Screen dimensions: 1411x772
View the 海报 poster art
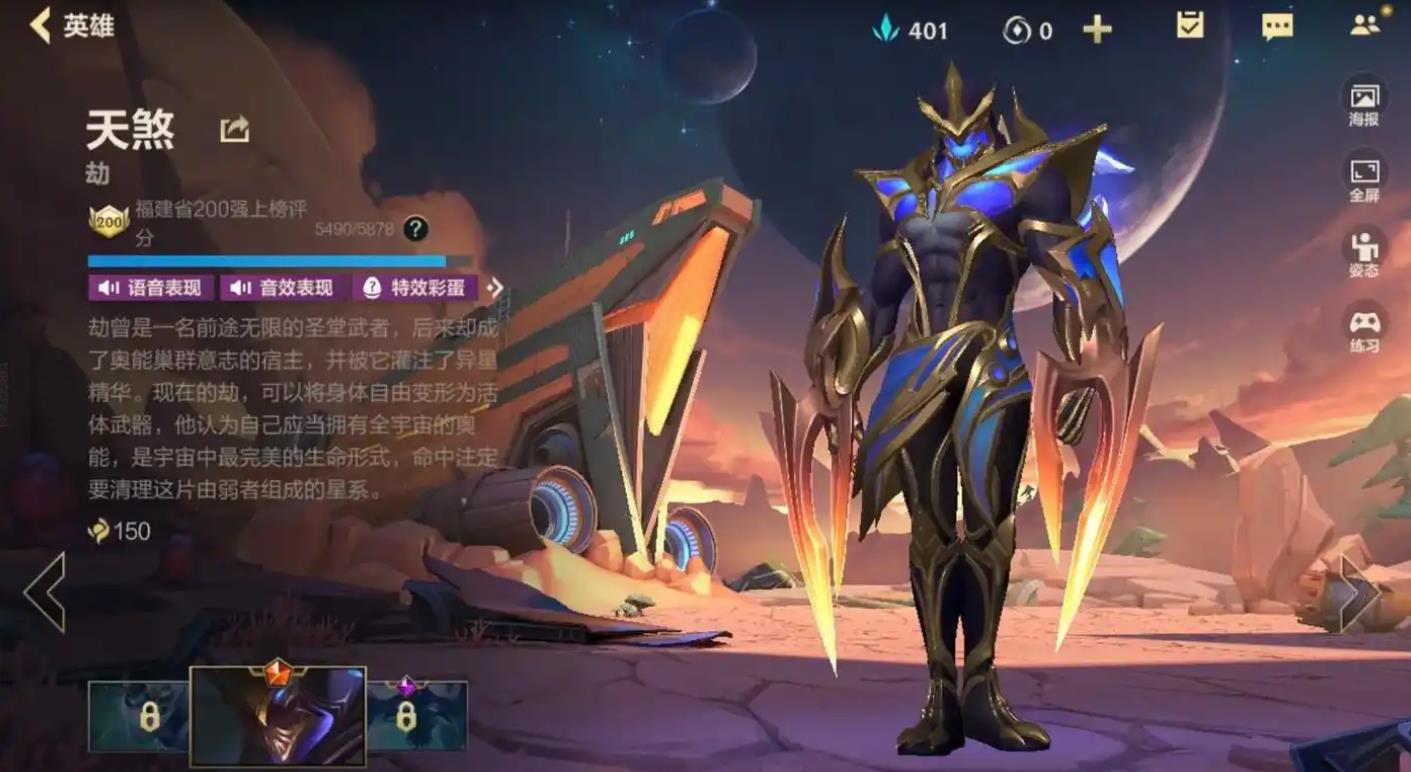click(1364, 104)
